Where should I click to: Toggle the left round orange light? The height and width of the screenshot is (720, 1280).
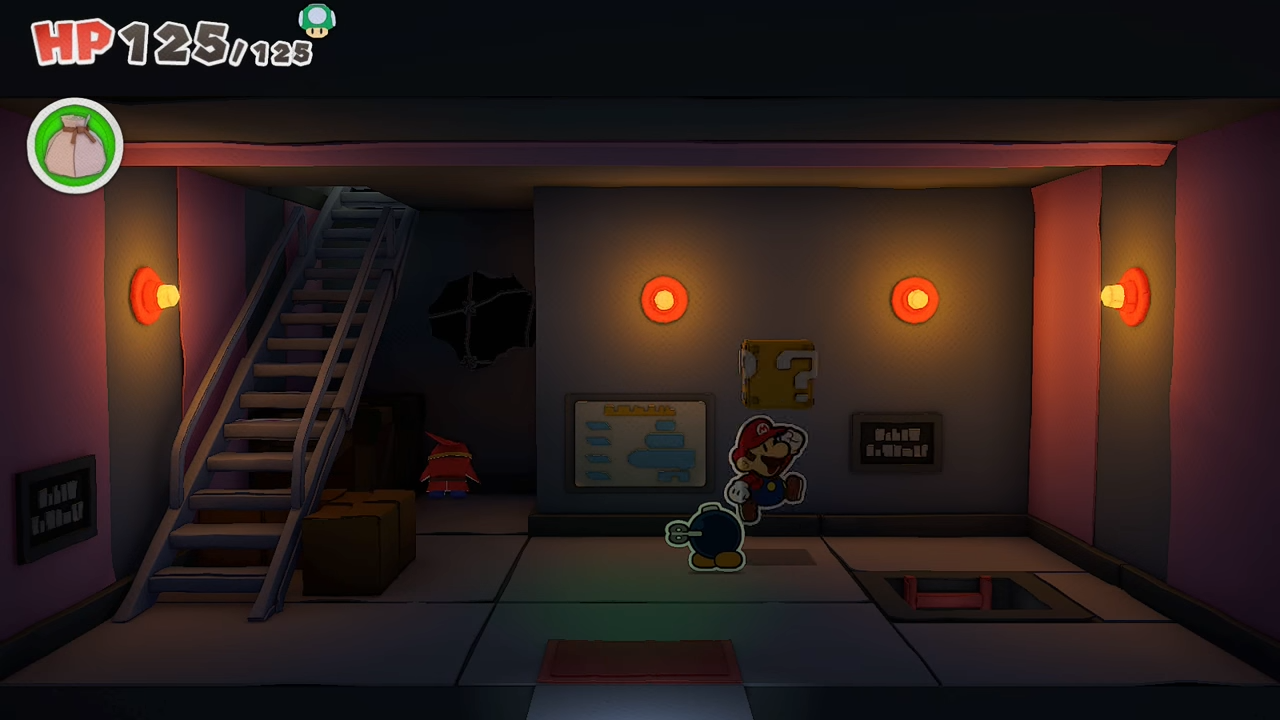(664, 298)
